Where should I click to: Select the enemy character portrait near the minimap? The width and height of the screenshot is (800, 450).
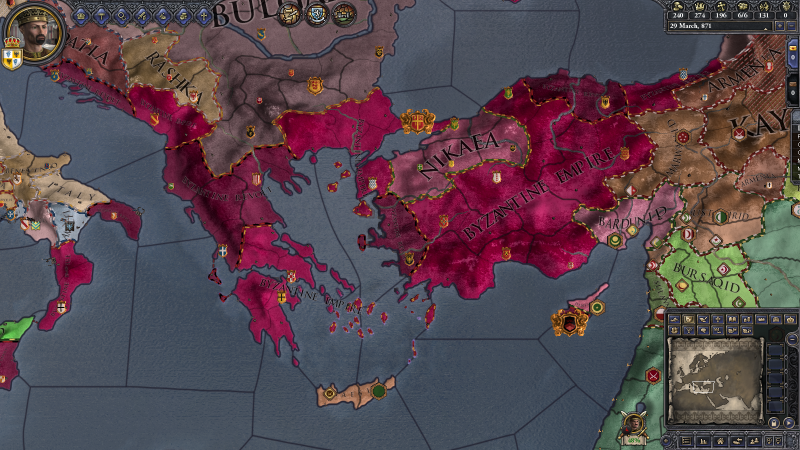[x=632, y=423]
